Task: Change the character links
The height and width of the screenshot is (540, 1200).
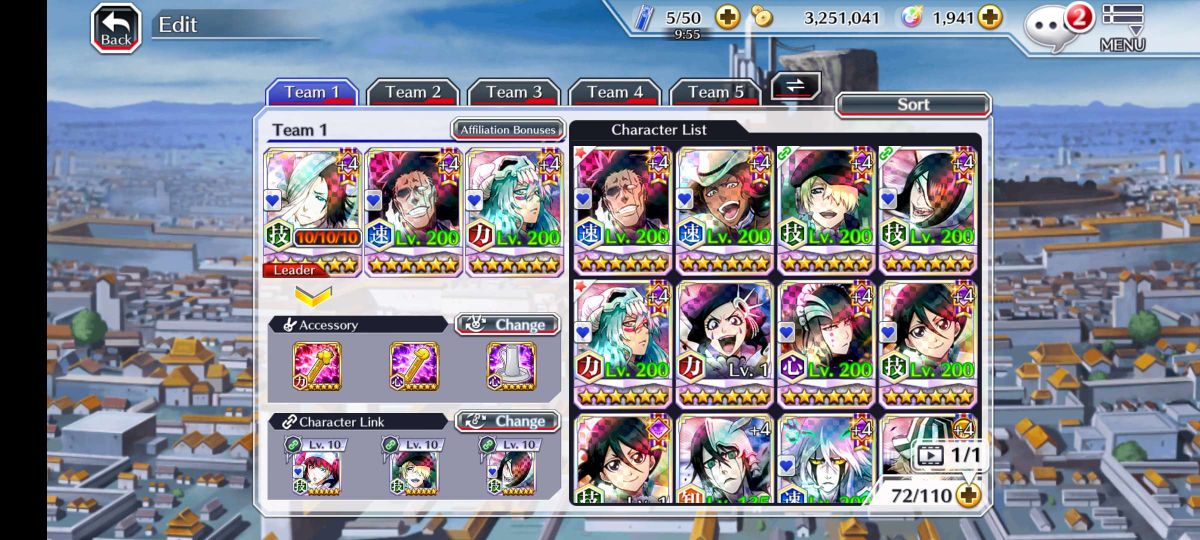Action: click(508, 421)
